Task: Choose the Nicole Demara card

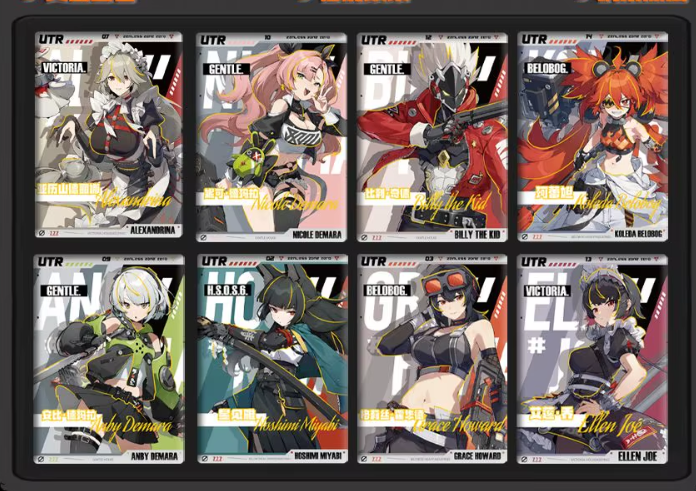Action: click(x=271, y=137)
